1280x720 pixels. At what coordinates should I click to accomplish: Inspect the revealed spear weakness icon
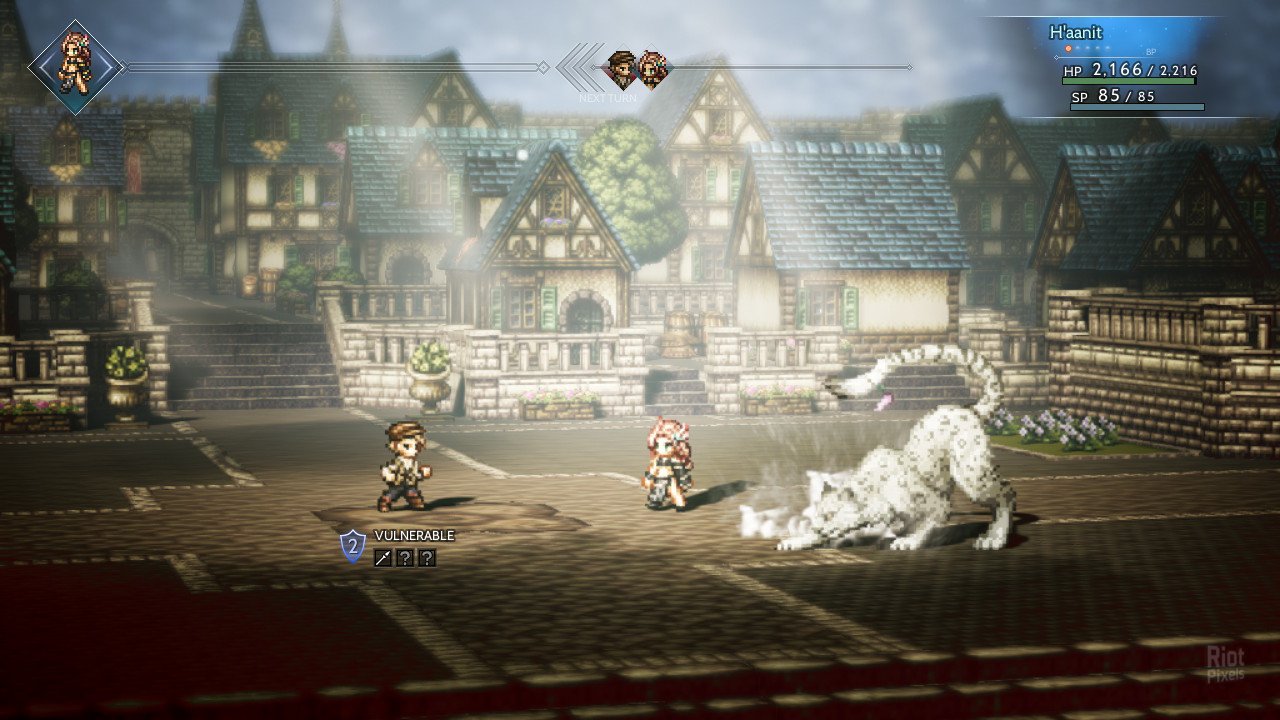(x=383, y=558)
